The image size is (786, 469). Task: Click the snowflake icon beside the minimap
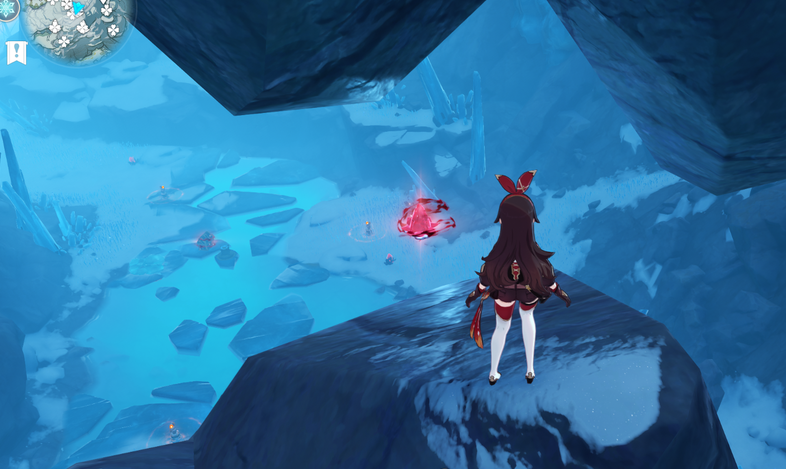pyautogui.click(x=6, y=8)
